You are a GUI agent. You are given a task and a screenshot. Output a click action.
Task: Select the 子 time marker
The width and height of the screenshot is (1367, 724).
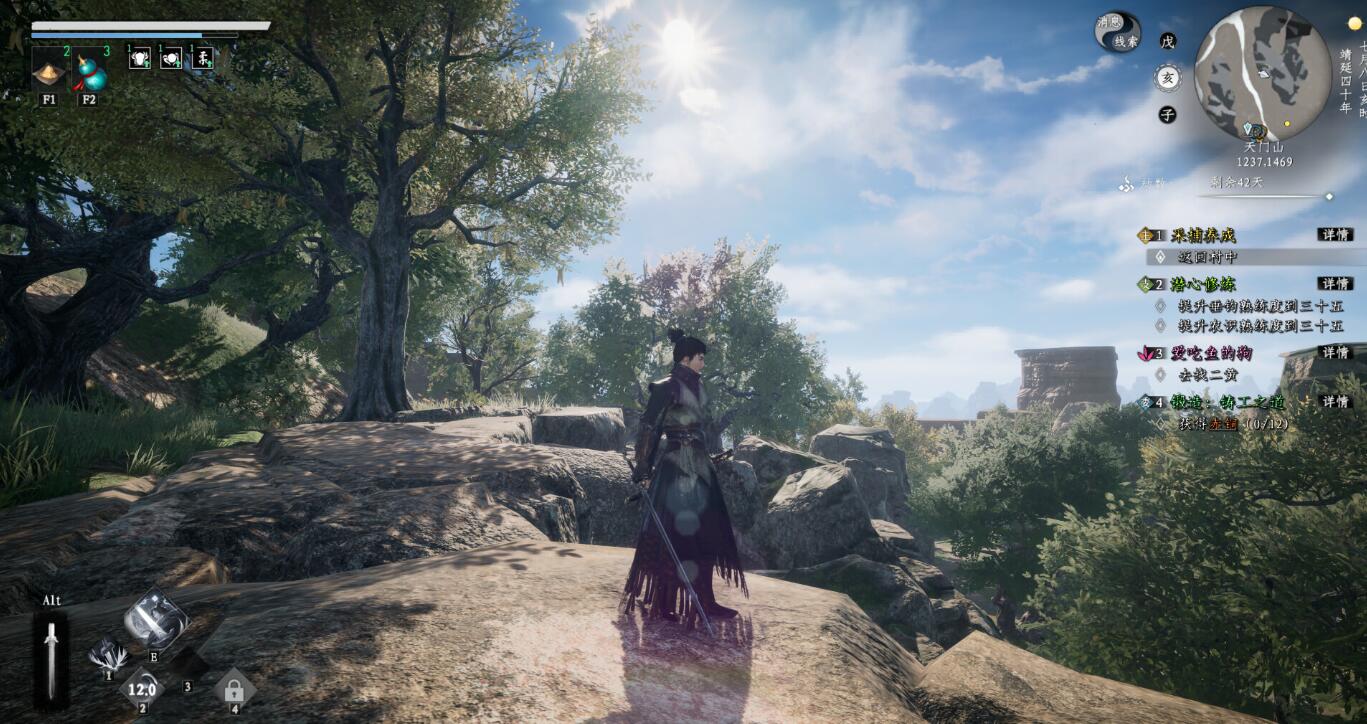click(1167, 115)
